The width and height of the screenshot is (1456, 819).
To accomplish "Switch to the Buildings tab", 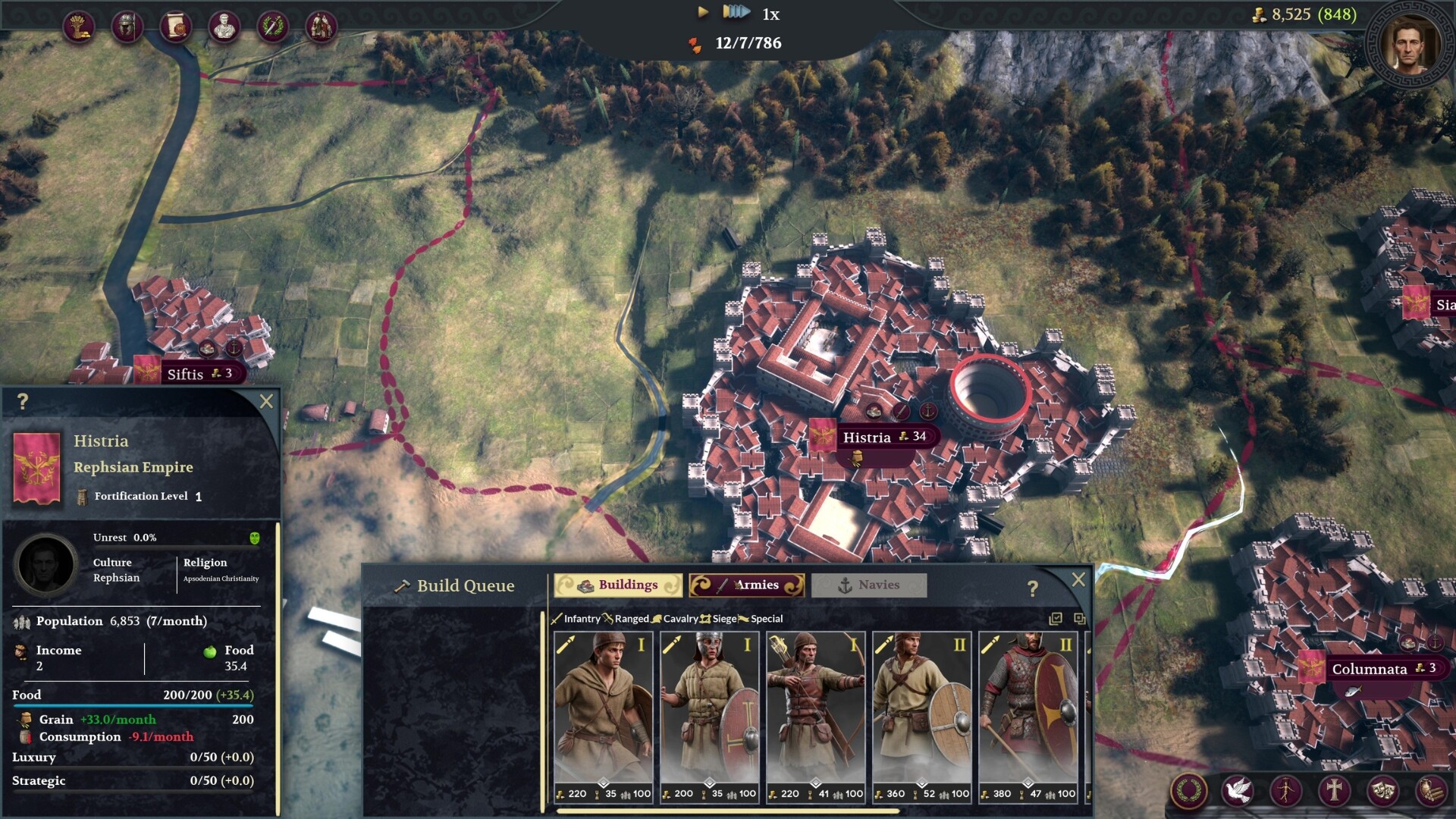I will tap(618, 585).
